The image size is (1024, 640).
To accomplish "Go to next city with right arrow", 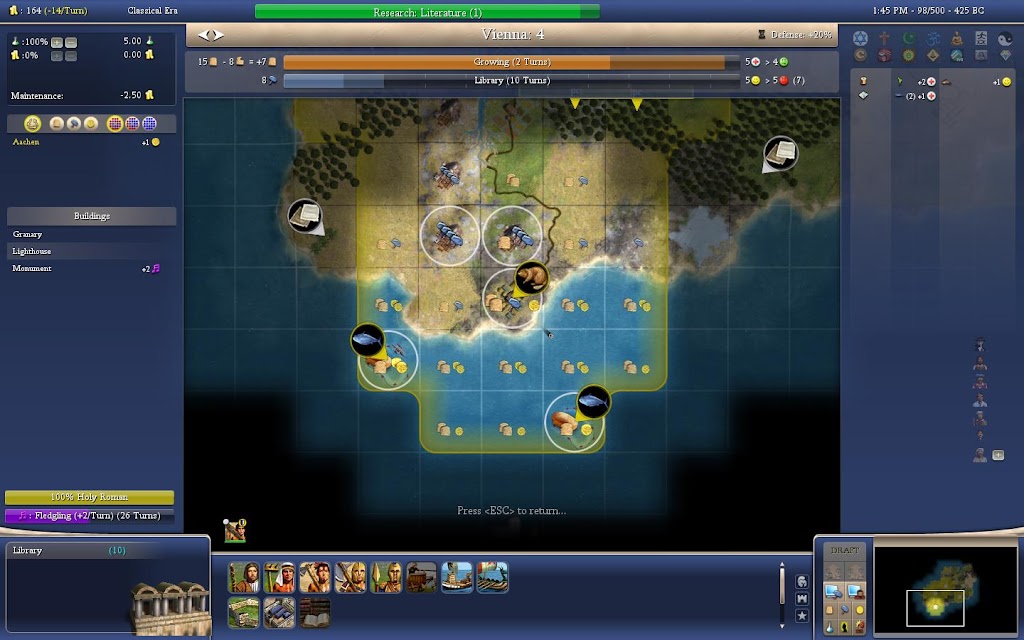I will pos(217,35).
